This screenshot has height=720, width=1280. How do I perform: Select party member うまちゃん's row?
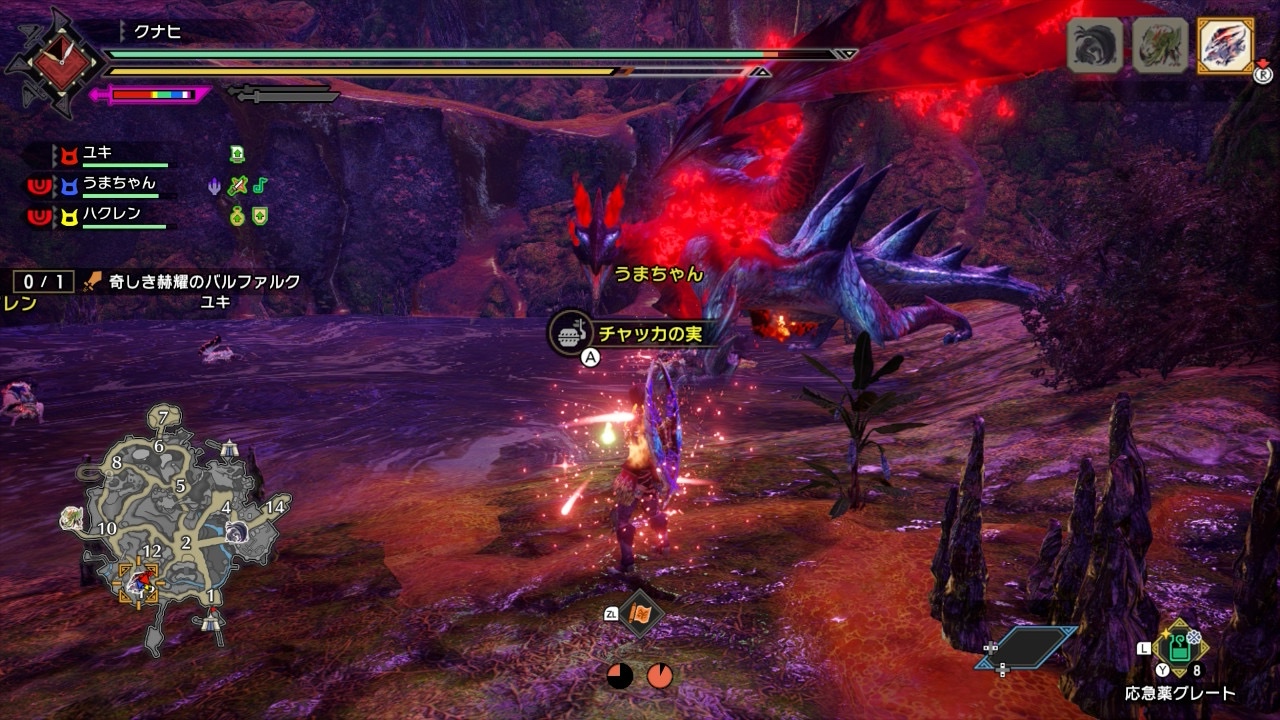pos(110,185)
